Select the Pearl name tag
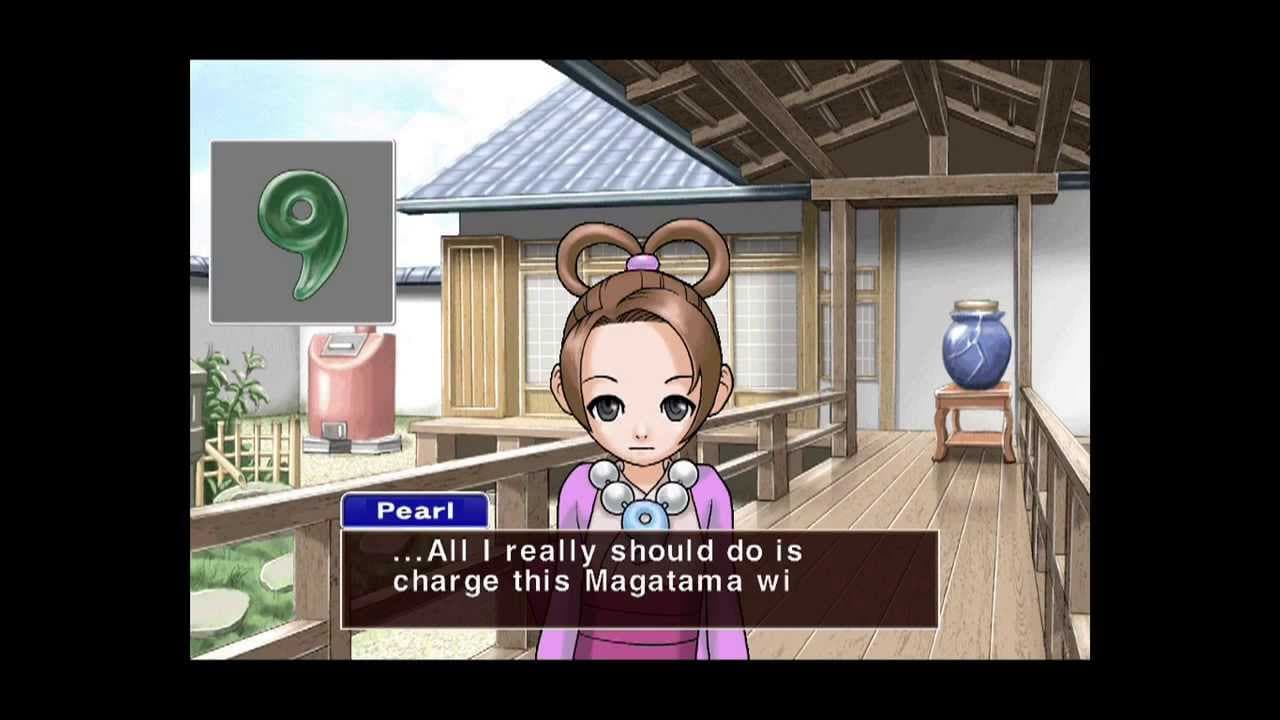Image resolution: width=1280 pixels, height=720 pixels. [x=415, y=511]
